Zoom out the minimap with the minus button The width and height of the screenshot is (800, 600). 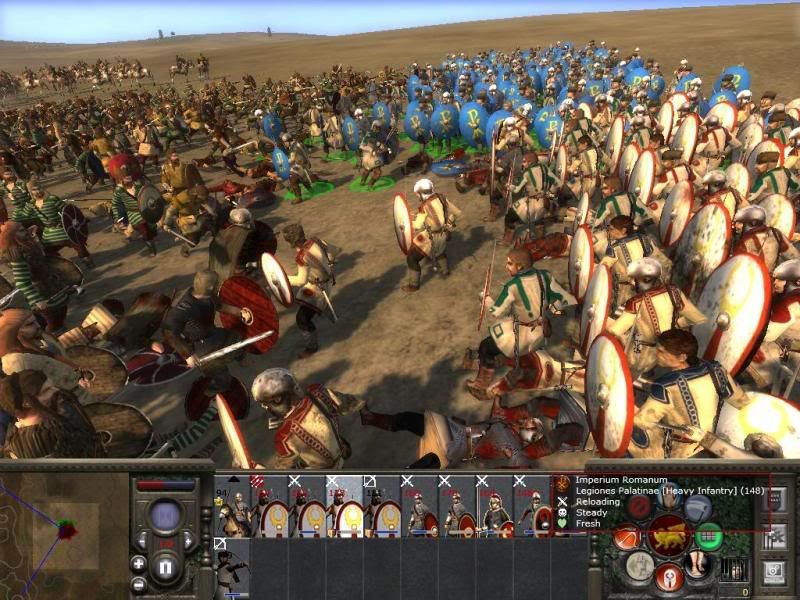coord(139,584)
